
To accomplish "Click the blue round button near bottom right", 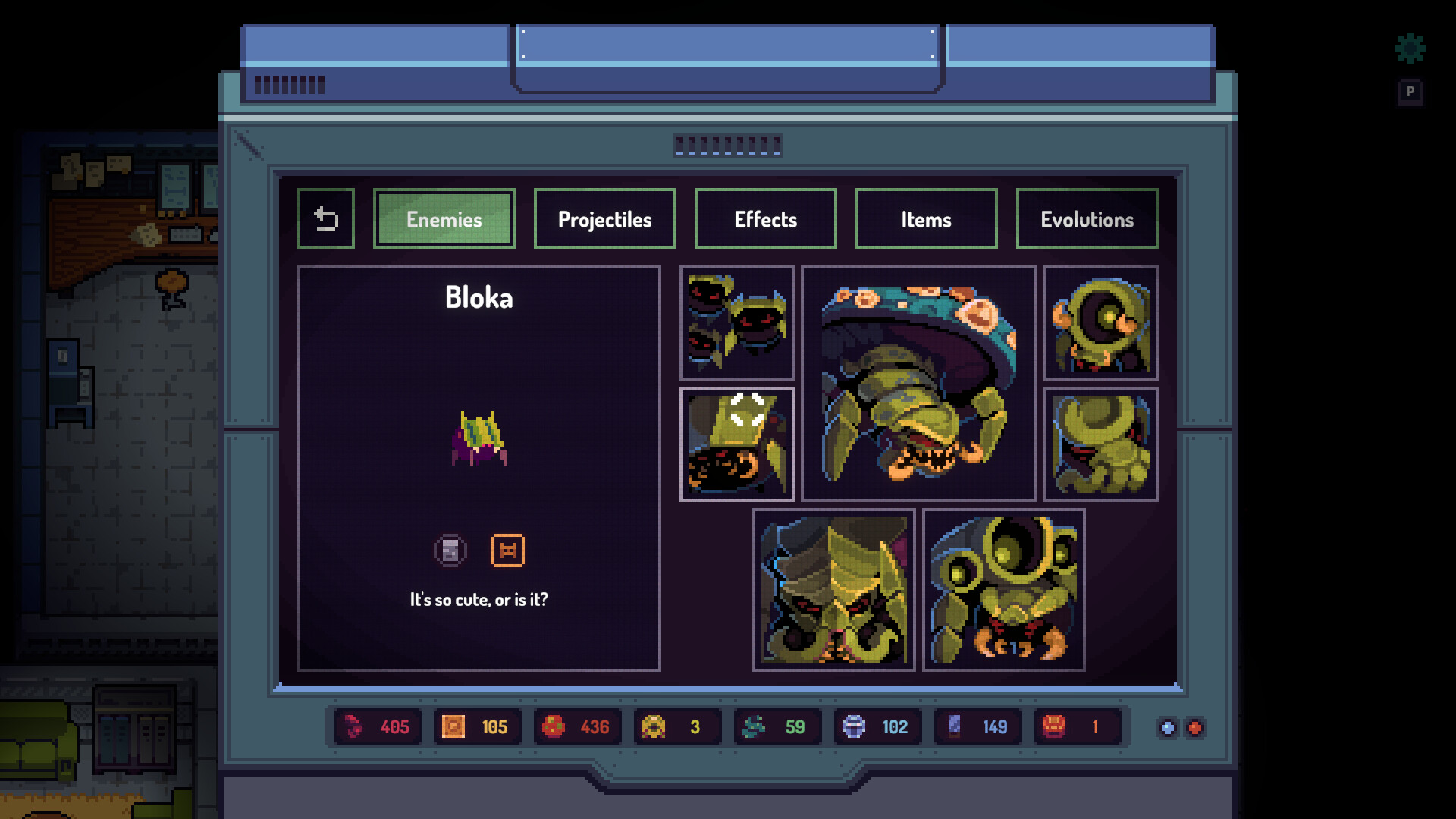I will click(x=1166, y=727).
